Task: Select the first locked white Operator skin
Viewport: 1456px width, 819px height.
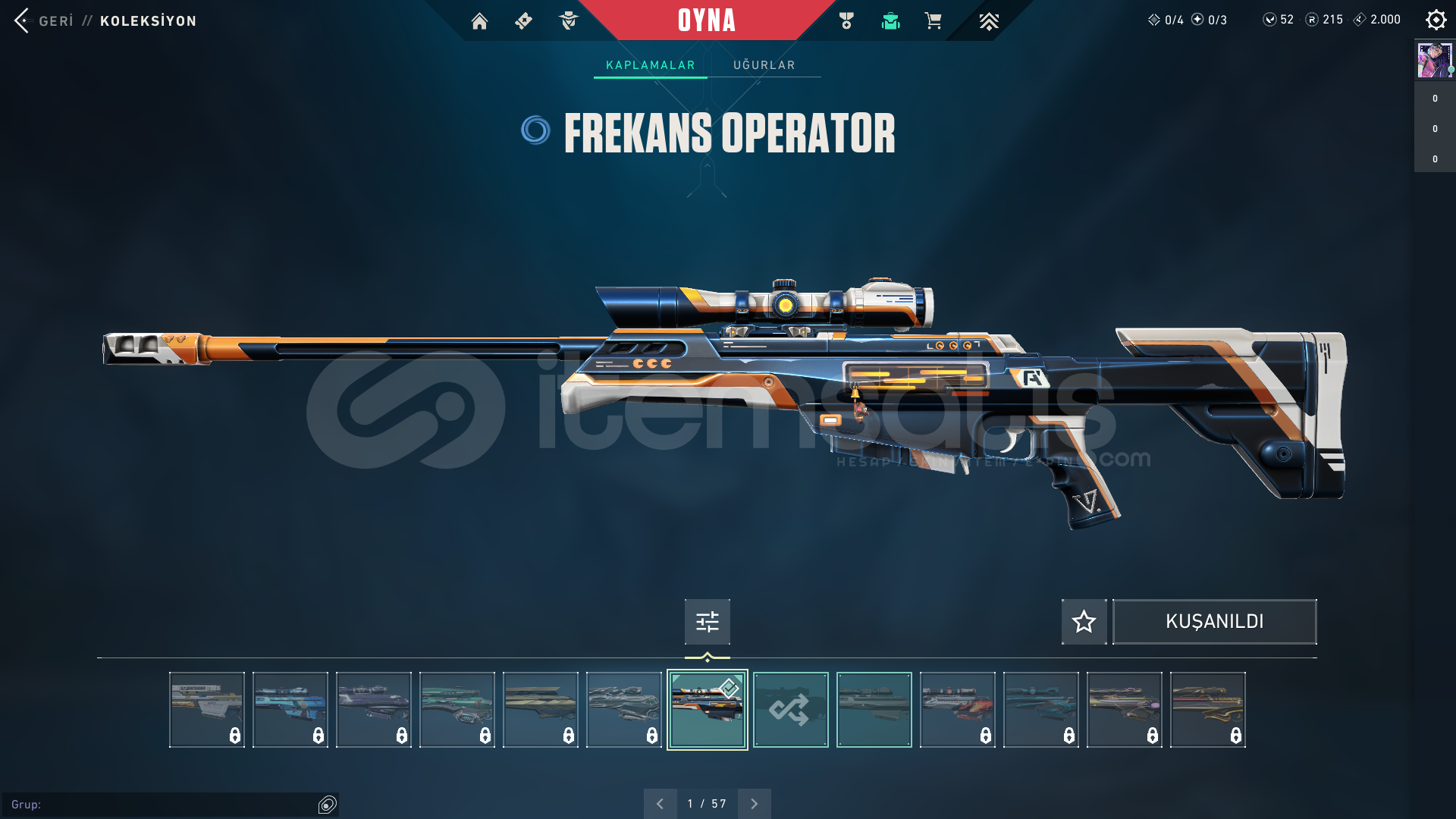Action: (x=206, y=710)
